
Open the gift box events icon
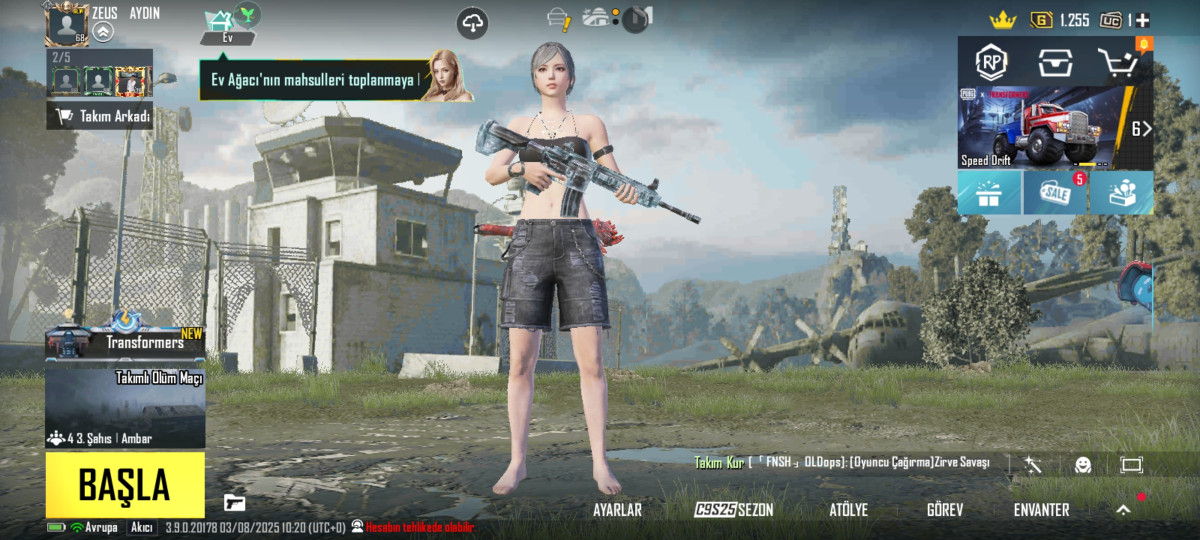(990, 193)
